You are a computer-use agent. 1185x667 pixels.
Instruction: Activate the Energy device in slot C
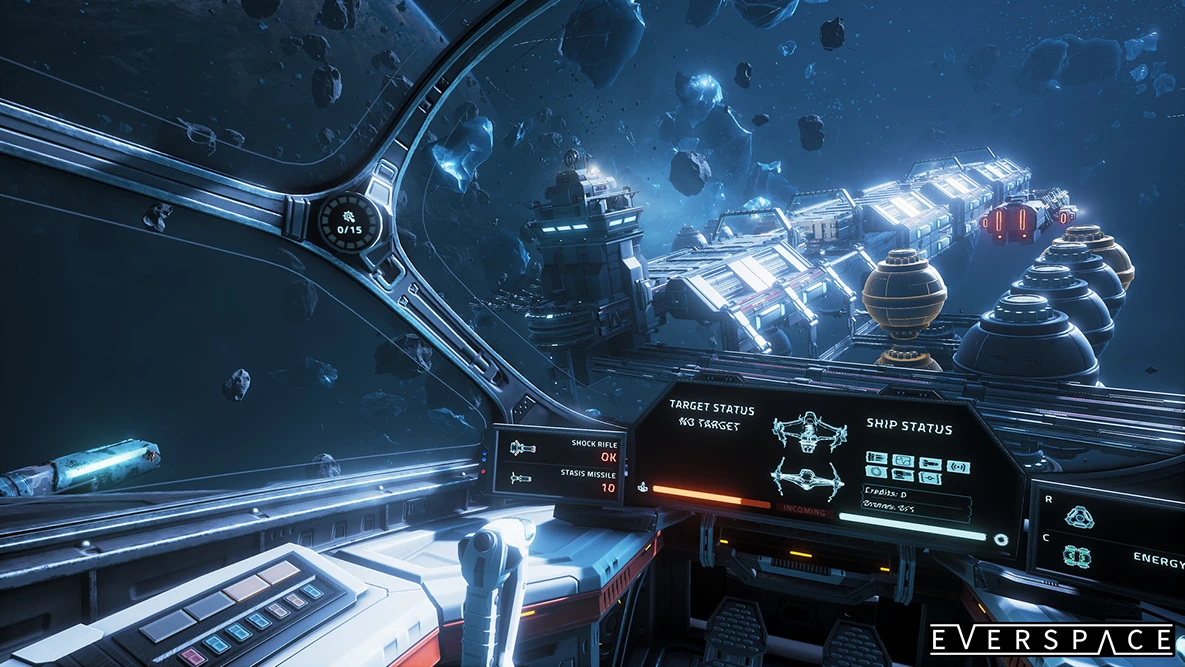click(1078, 556)
